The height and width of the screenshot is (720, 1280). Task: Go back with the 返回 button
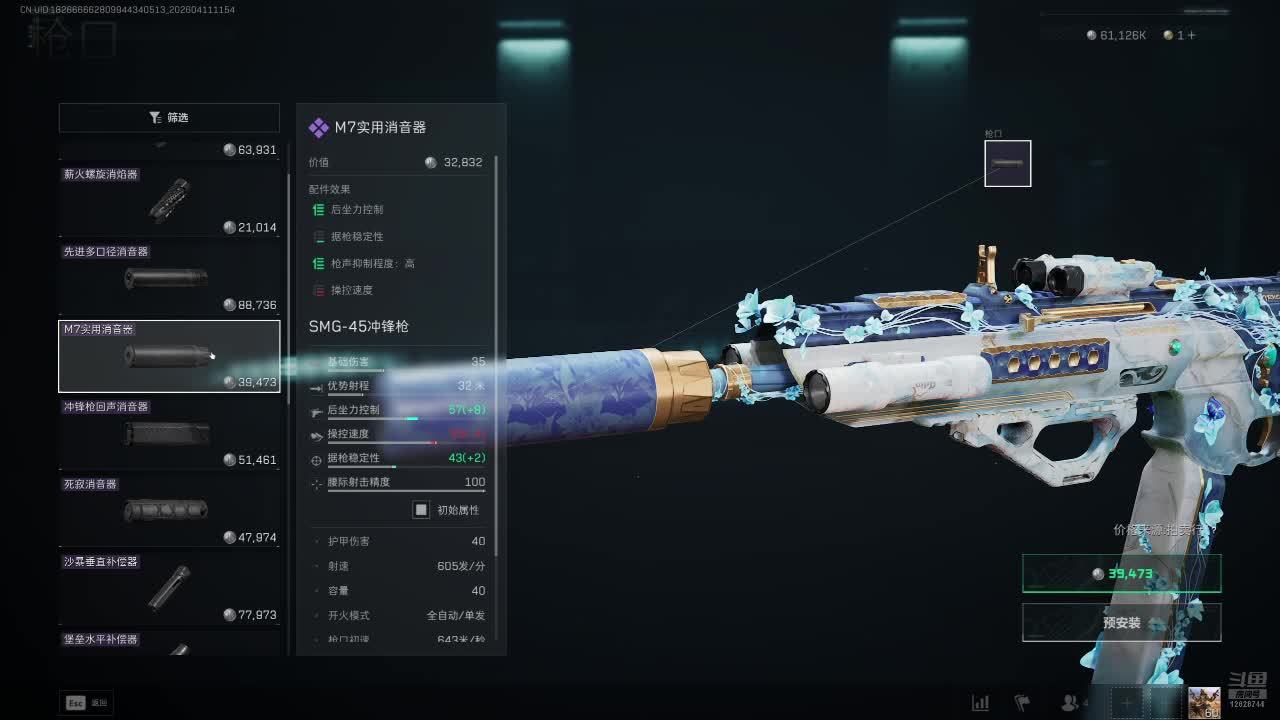86,703
